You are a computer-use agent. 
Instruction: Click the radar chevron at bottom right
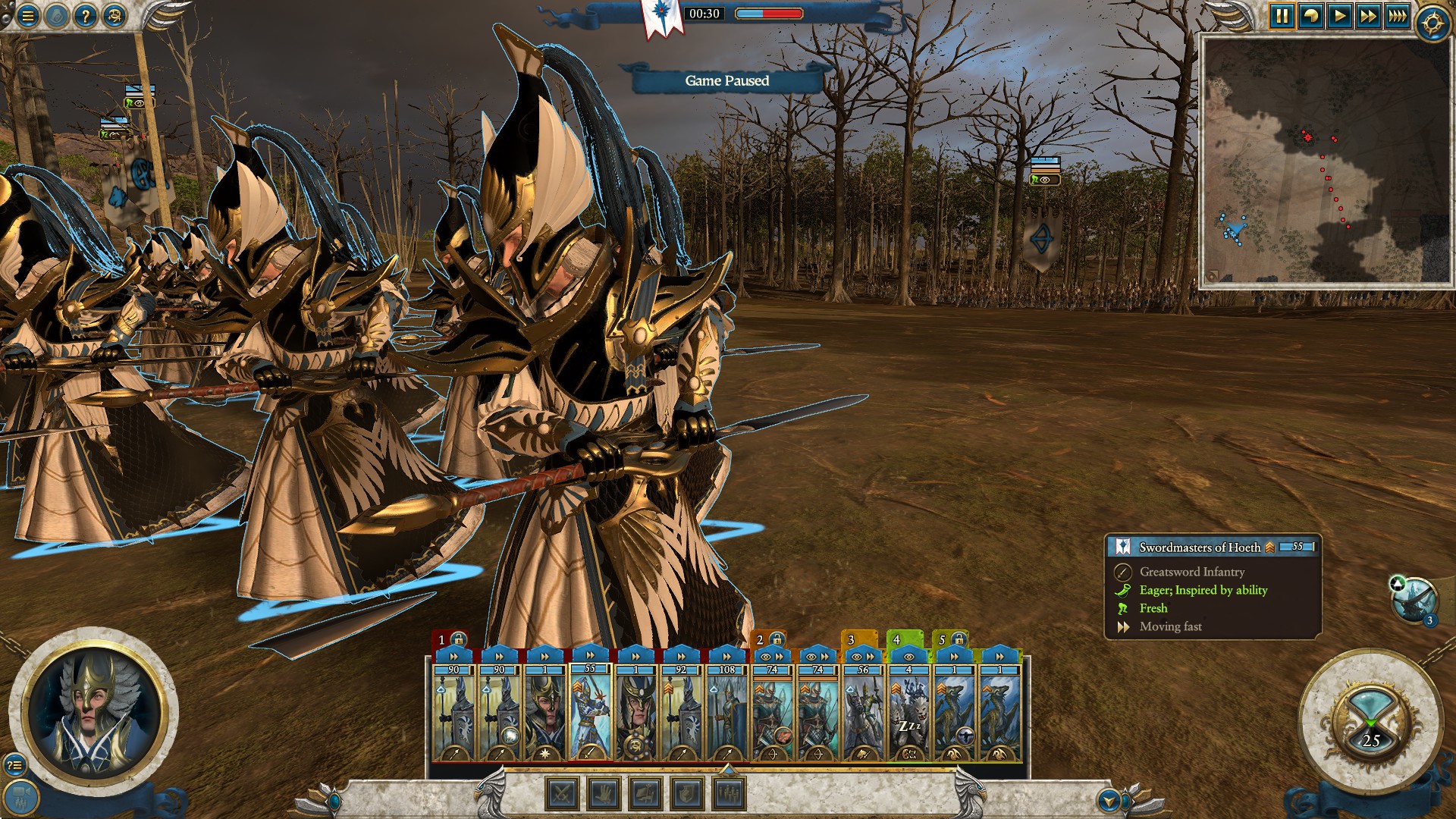(x=1109, y=799)
